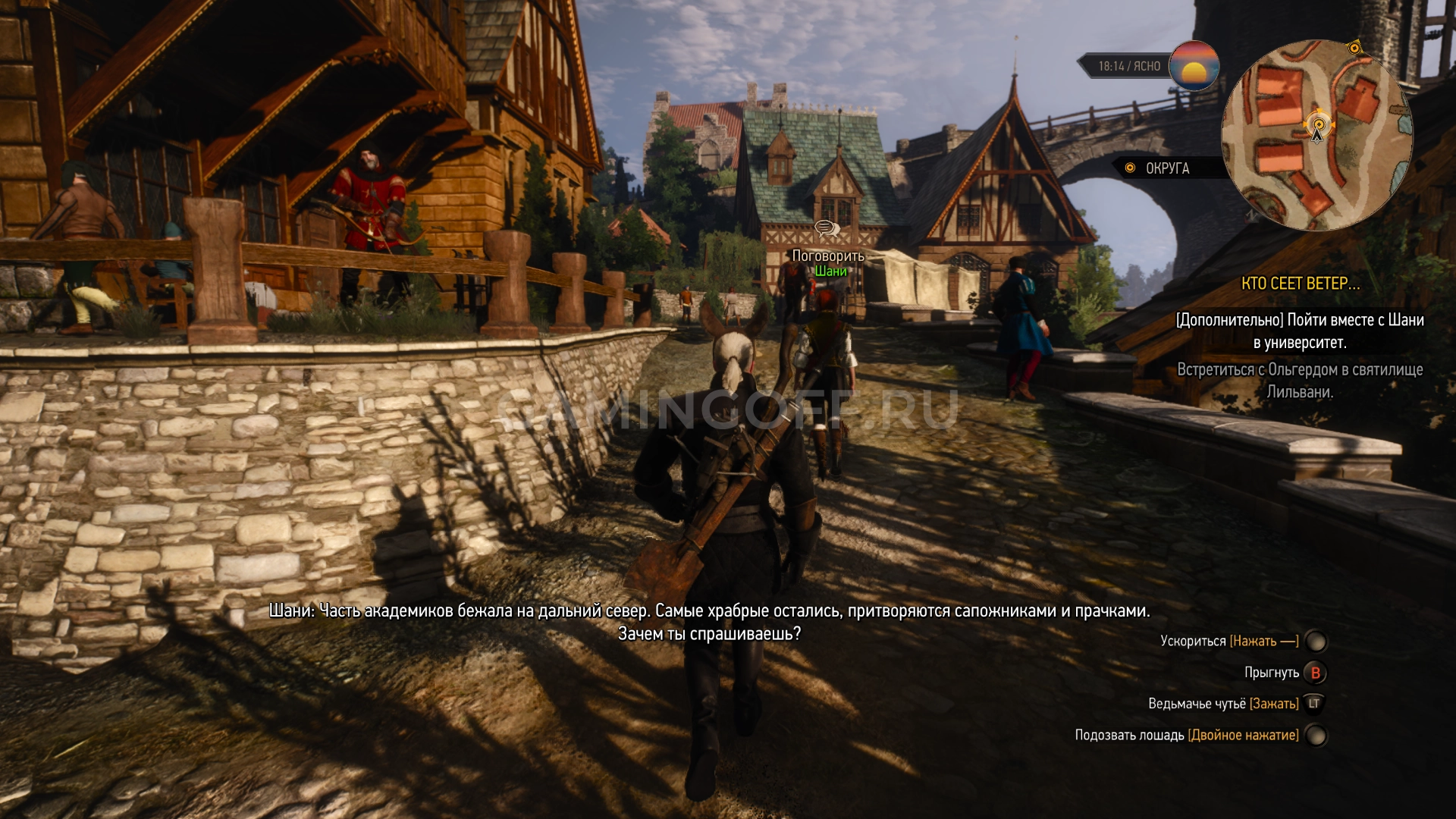Screen dimensions: 1456x819
Task: Click the speech bubble talk icon above Шани
Action: click(827, 228)
